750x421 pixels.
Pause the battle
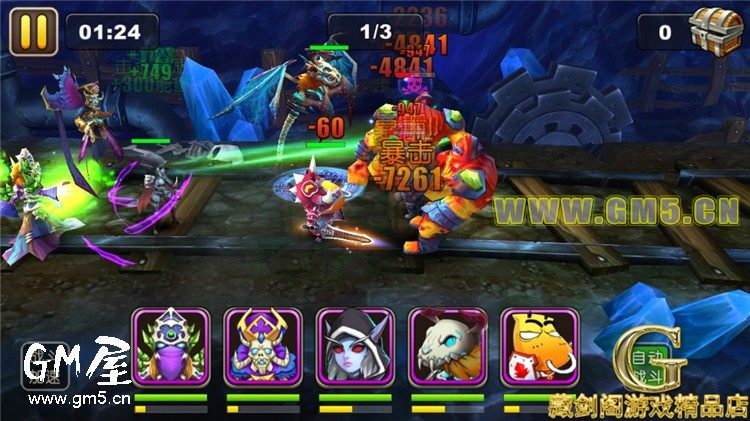point(33,31)
